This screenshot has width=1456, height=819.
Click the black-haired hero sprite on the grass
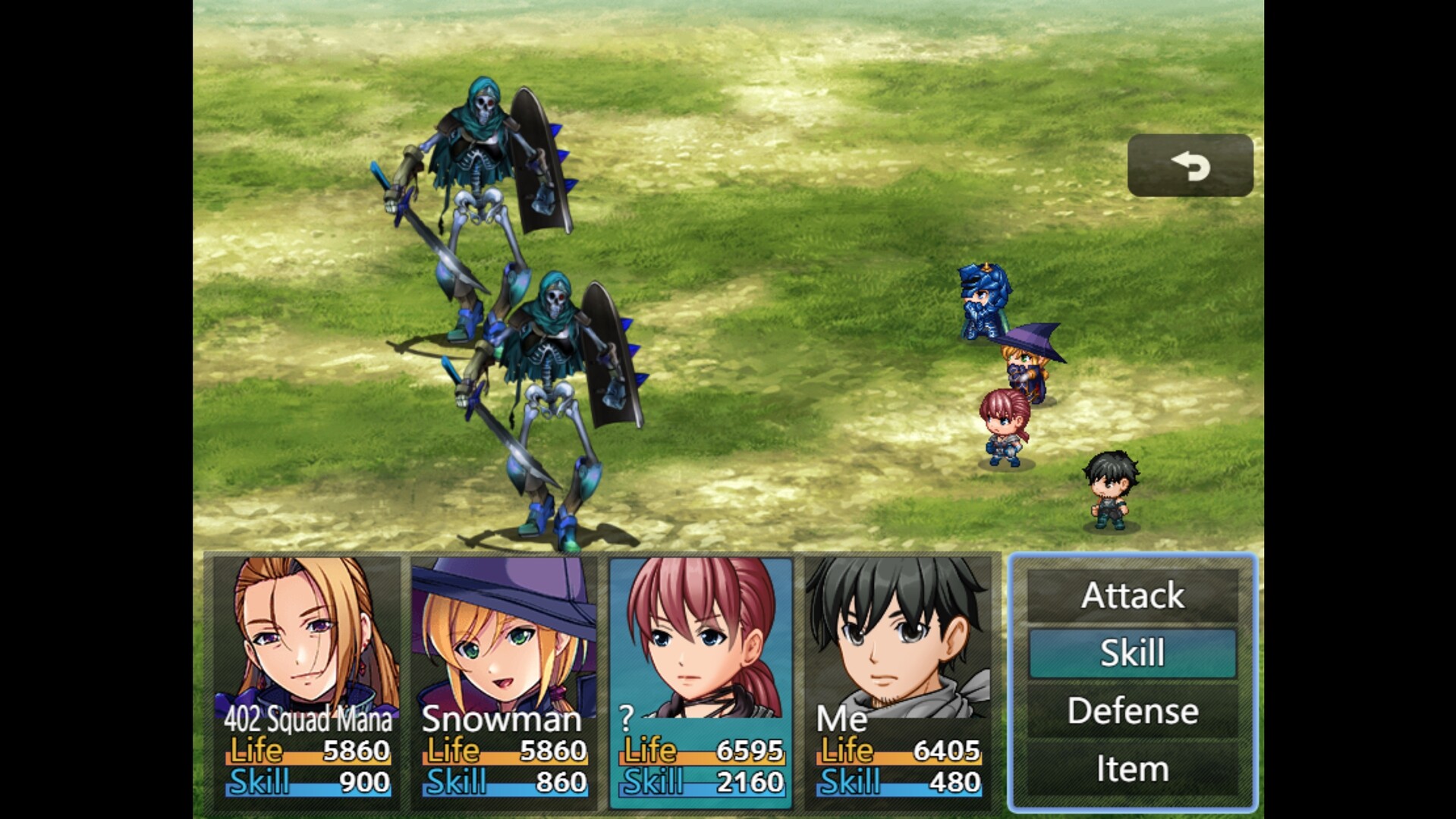point(1109,485)
